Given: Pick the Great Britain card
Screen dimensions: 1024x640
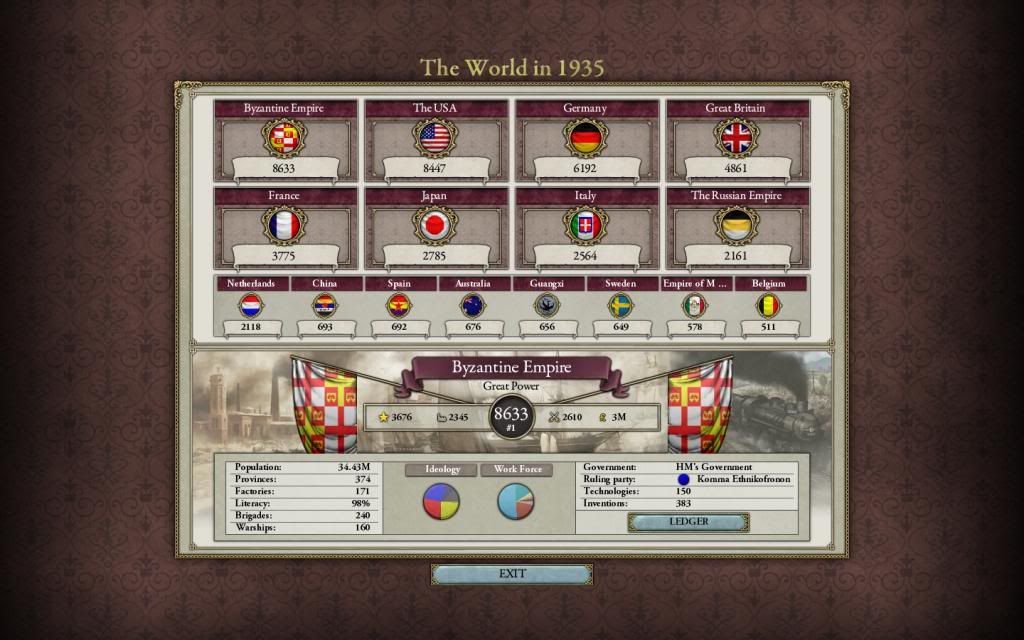Looking at the screenshot, I should [x=737, y=138].
